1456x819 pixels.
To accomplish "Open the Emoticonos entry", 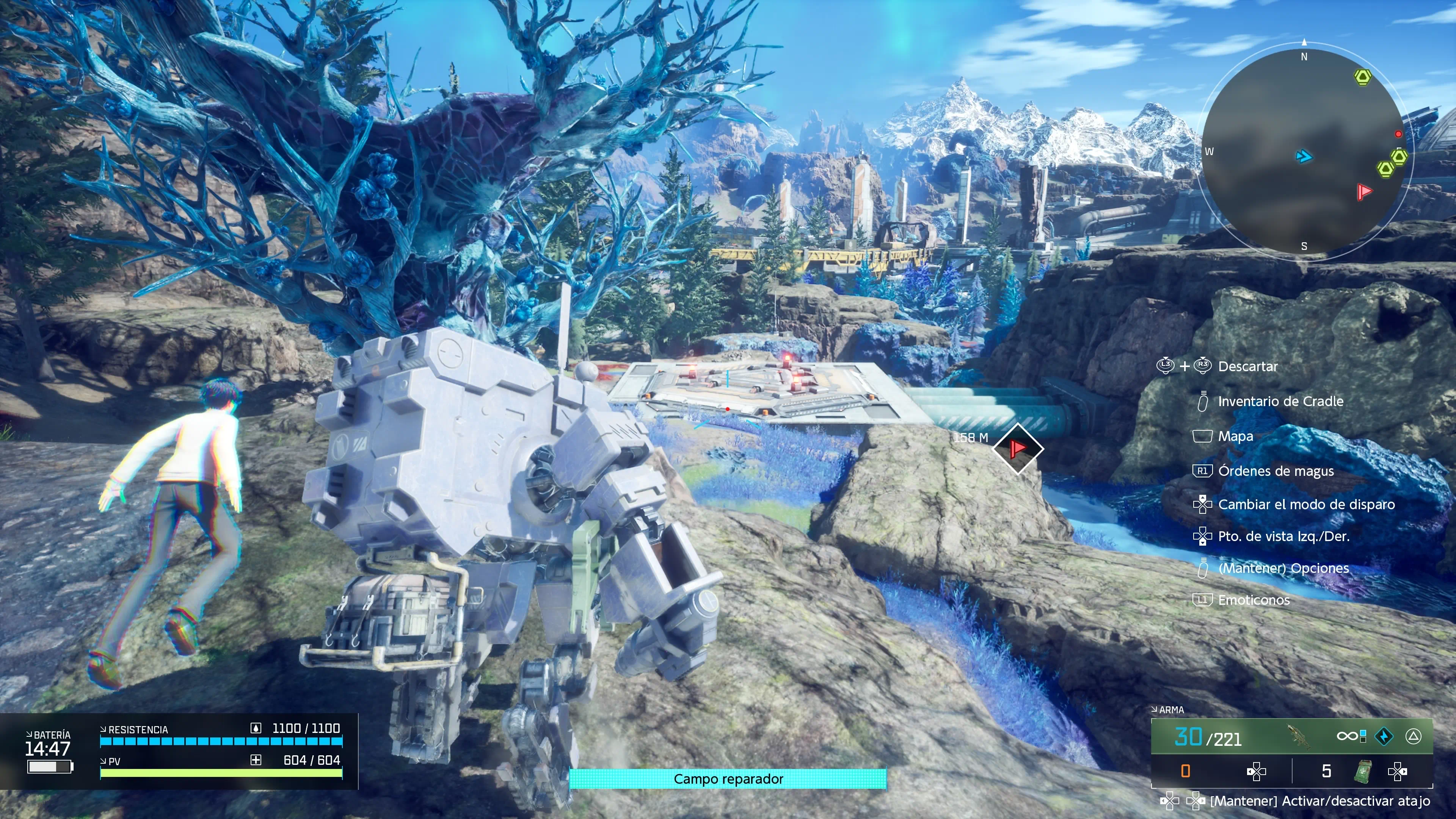I will pos(1254,600).
